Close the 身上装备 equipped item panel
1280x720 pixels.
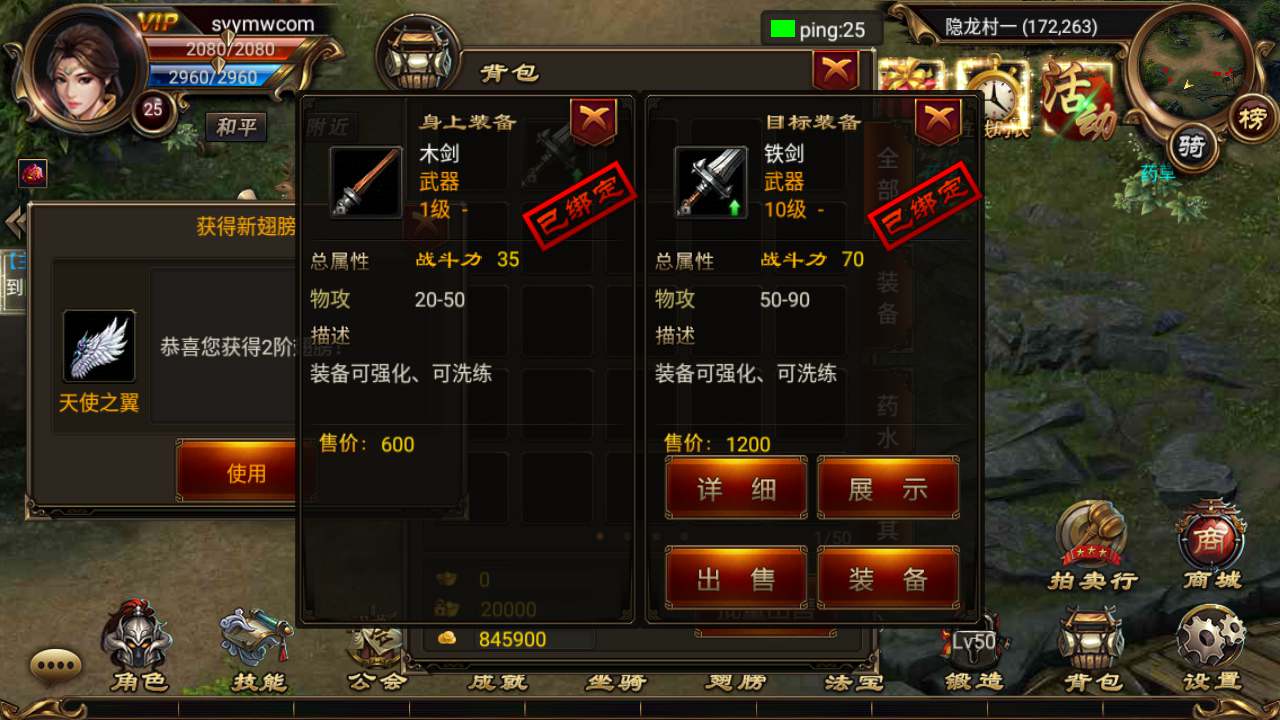[593, 121]
